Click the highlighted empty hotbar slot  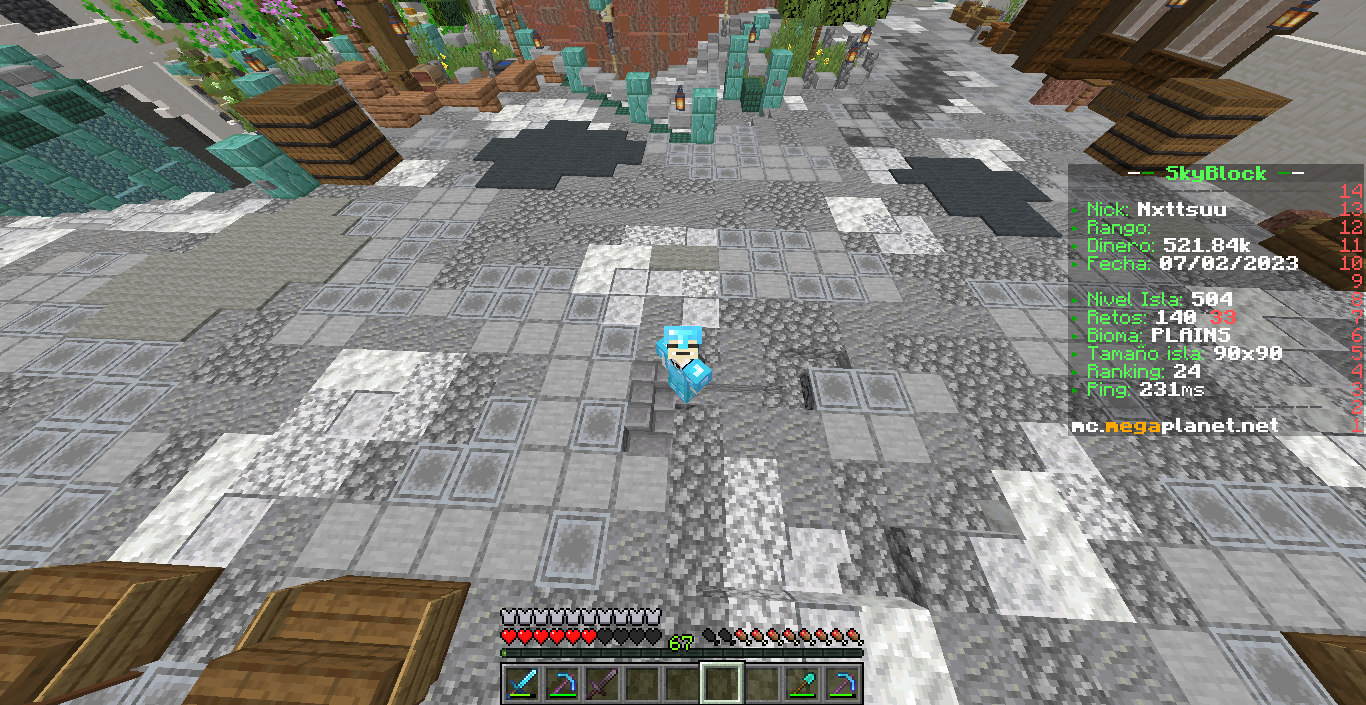pos(722,684)
